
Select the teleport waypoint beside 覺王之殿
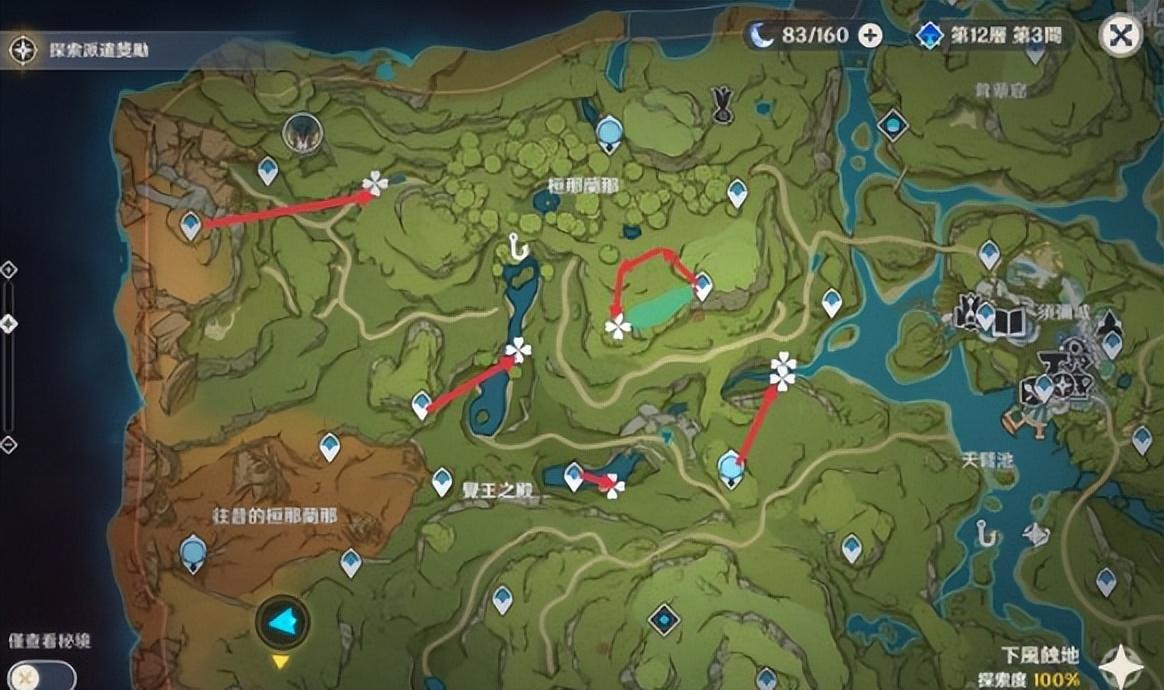(442, 482)
